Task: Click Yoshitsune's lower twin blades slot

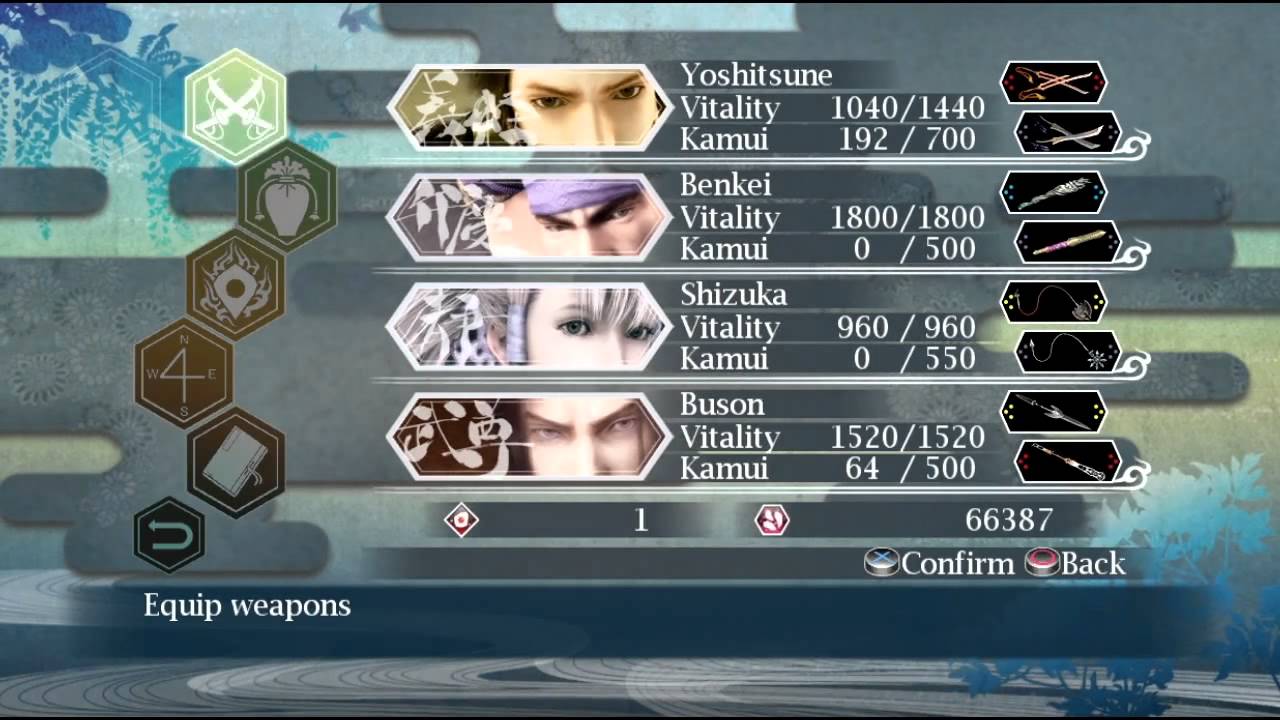Action: pyautogui.click(x=1067, y=132)
